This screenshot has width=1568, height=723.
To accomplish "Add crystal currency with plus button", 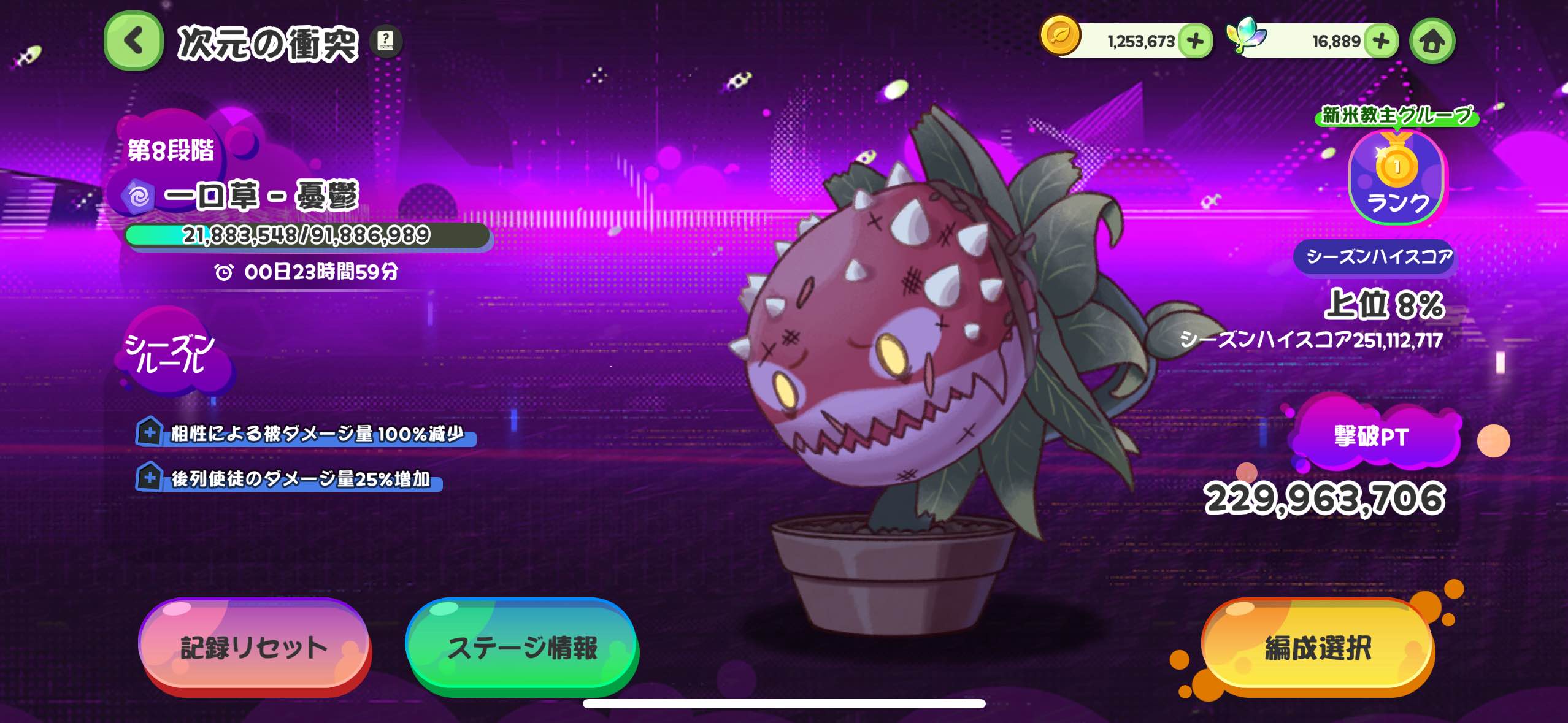I will pyautogui.click(x=1381, y=41).
